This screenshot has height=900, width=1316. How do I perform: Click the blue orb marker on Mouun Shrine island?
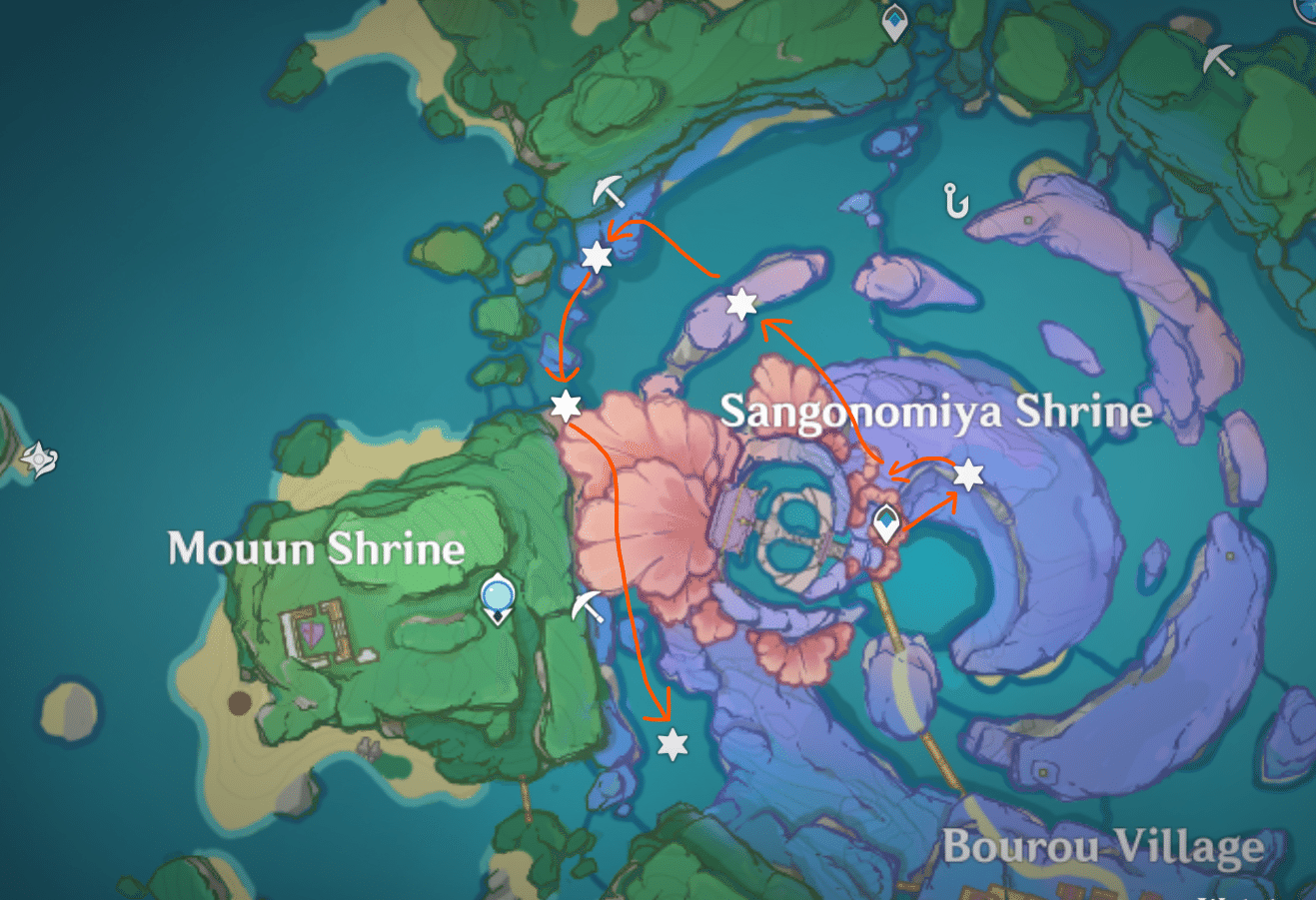(x=497, y=594)
